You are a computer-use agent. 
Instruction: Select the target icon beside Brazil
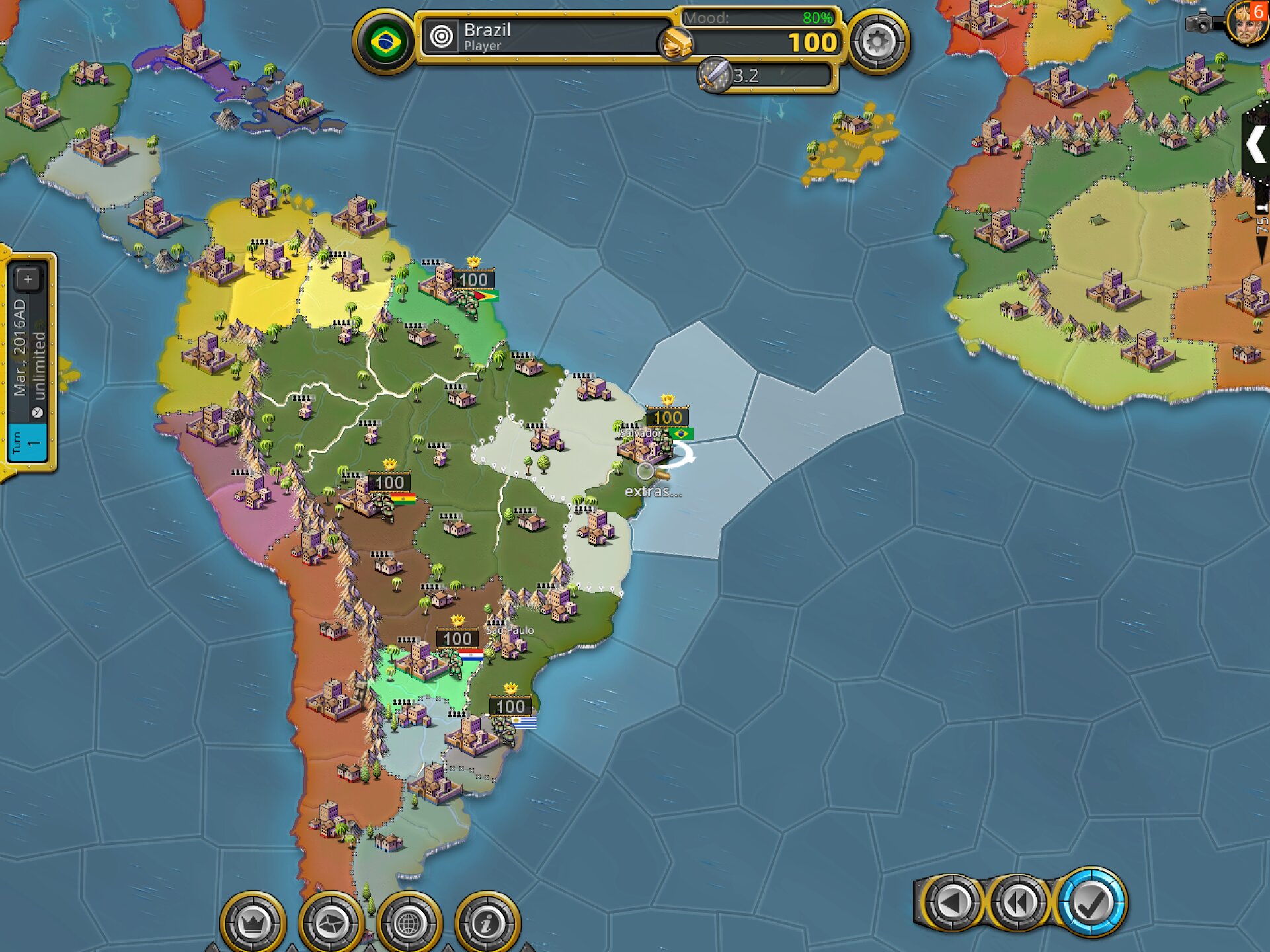[x=441, y=36]
